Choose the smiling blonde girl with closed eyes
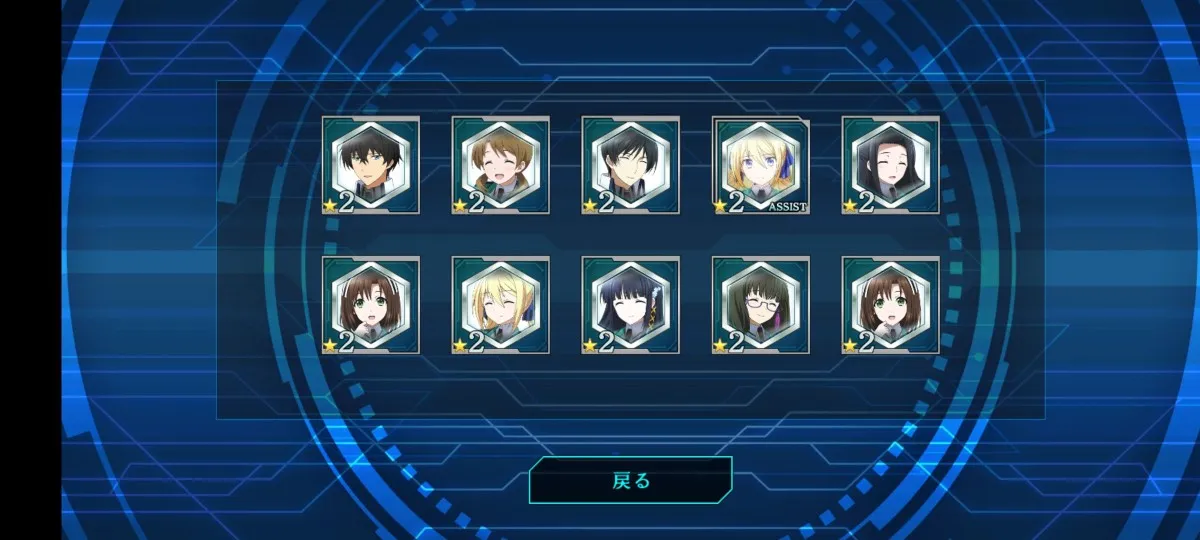This screenshot has height=540, width=1200. (x=501, y=305)
